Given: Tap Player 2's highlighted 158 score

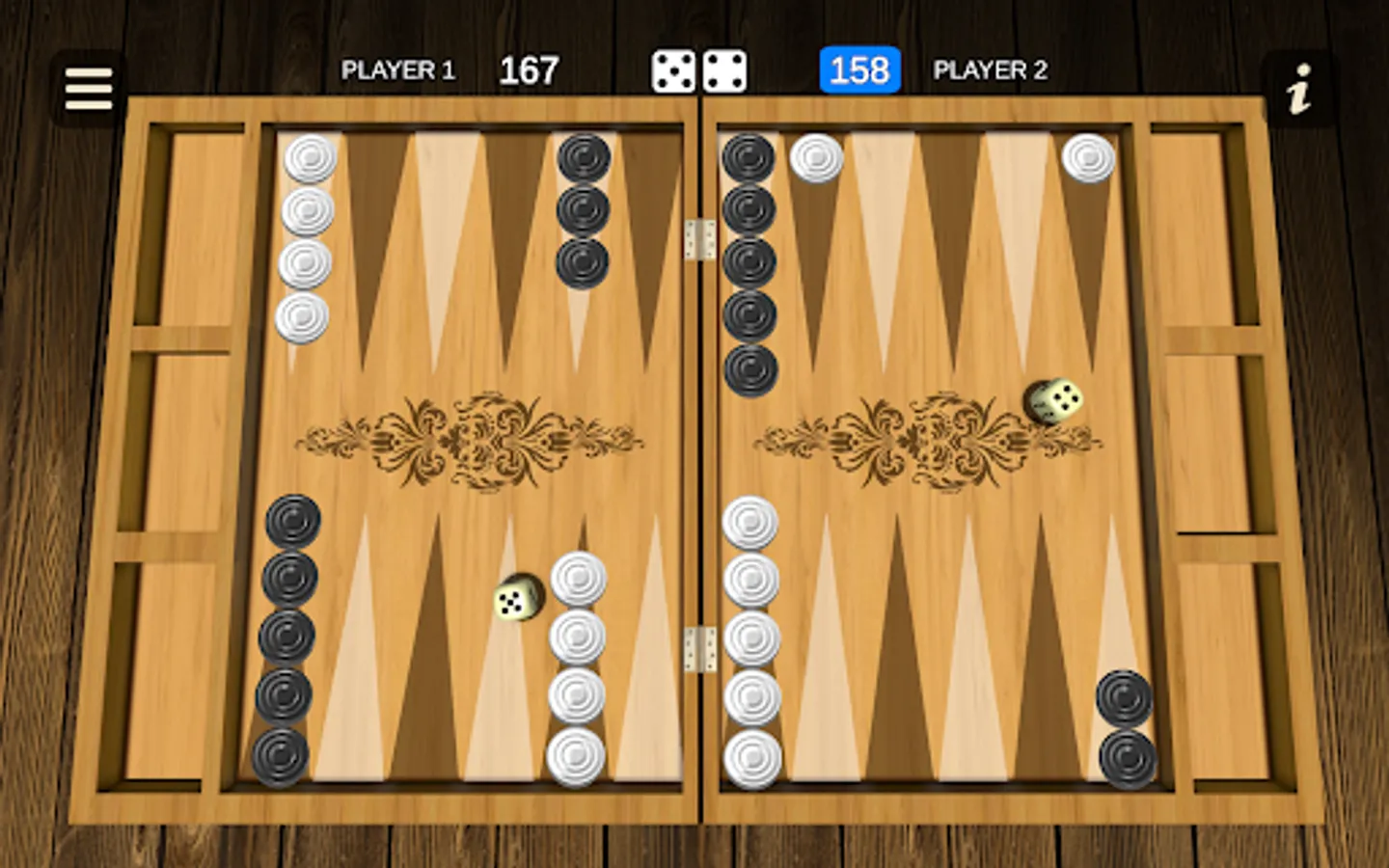Looking at the screenshot, I should [x=858, y=70].
